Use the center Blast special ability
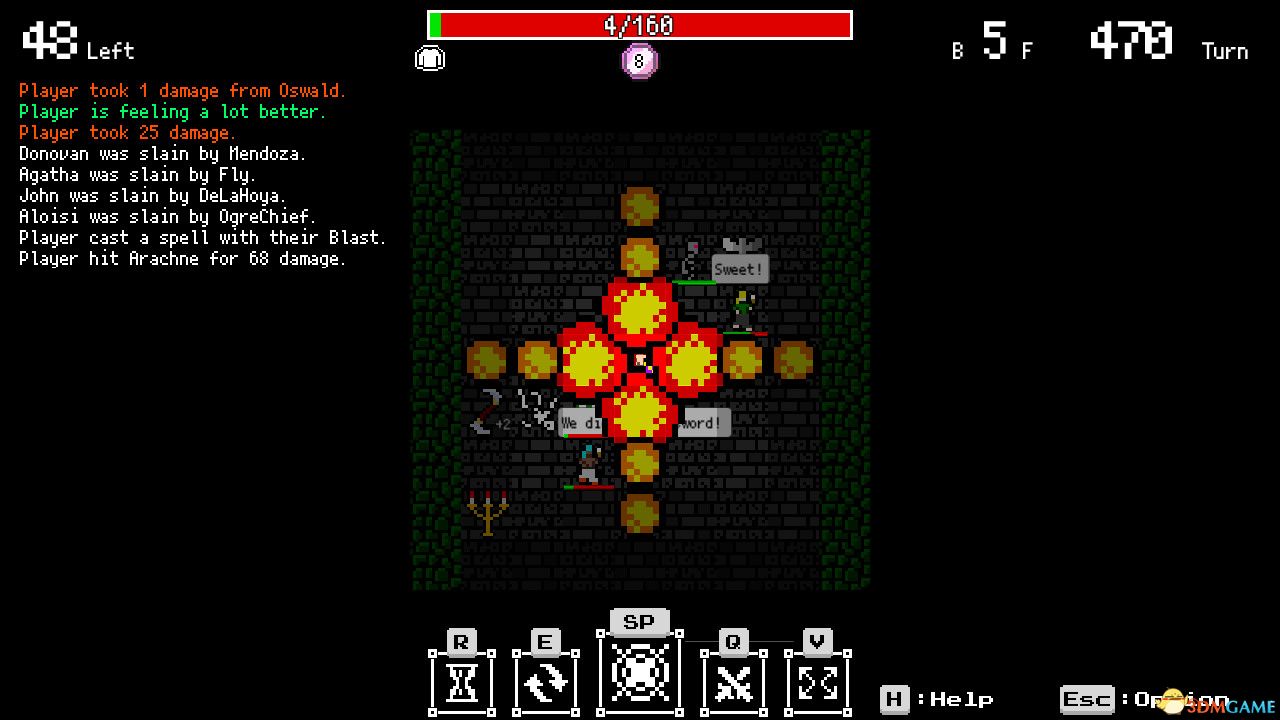This screenshot has width=1280, height=720. 639,671
